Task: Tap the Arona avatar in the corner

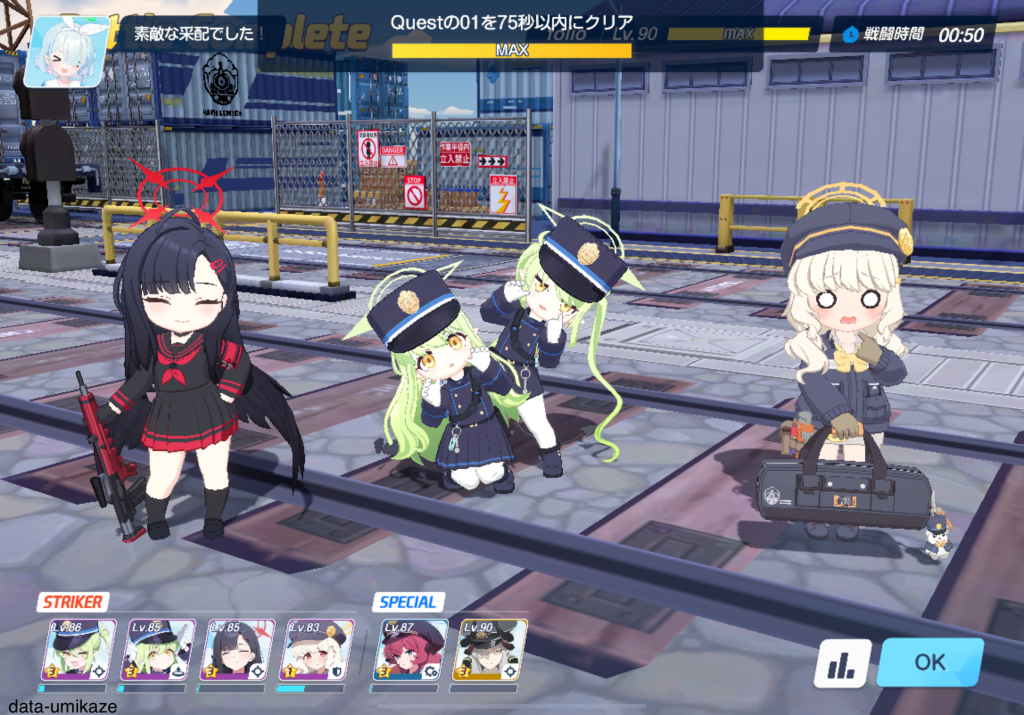Action: tap(66, 52)
